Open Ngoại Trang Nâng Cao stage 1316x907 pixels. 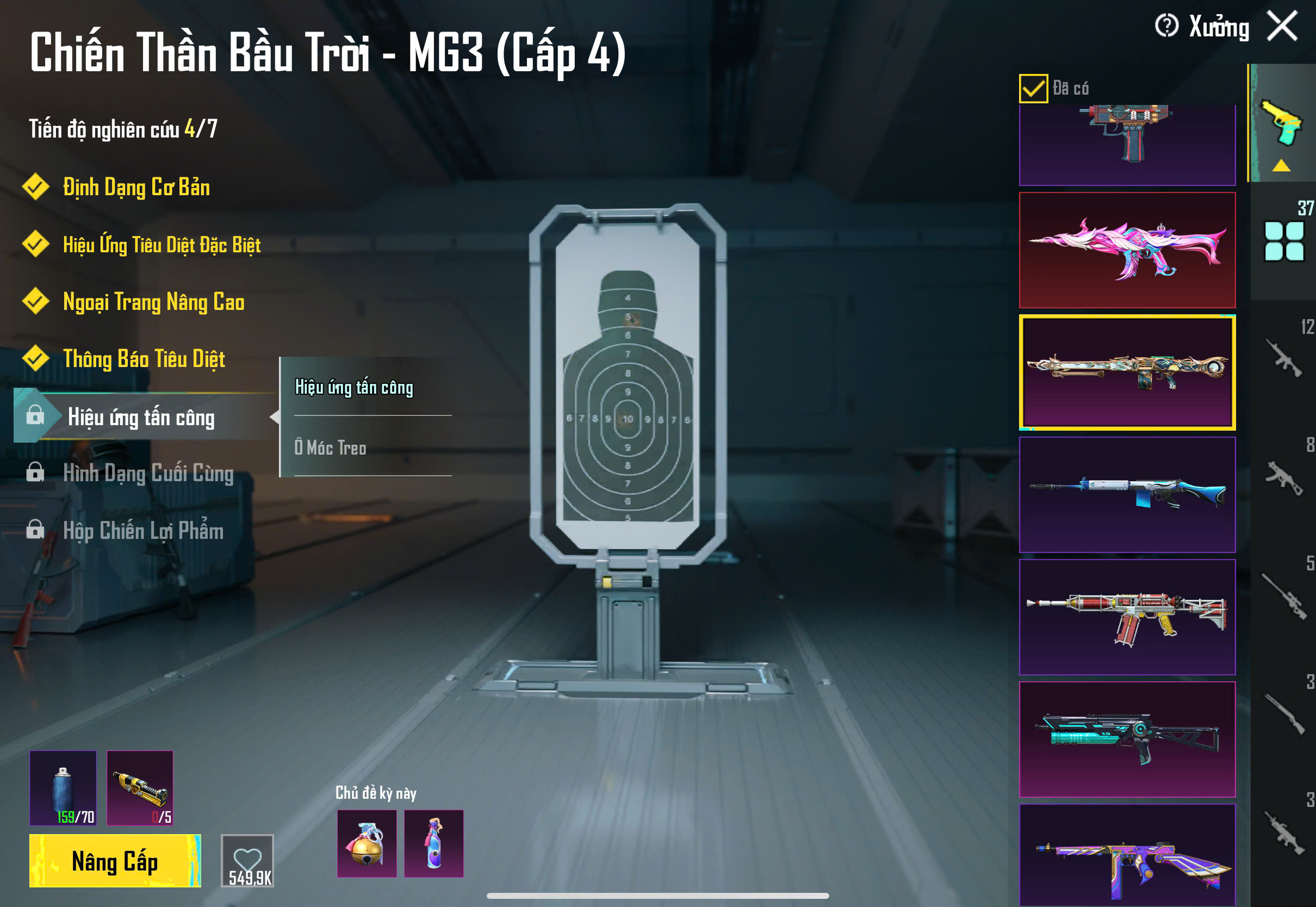click(153, 302)
